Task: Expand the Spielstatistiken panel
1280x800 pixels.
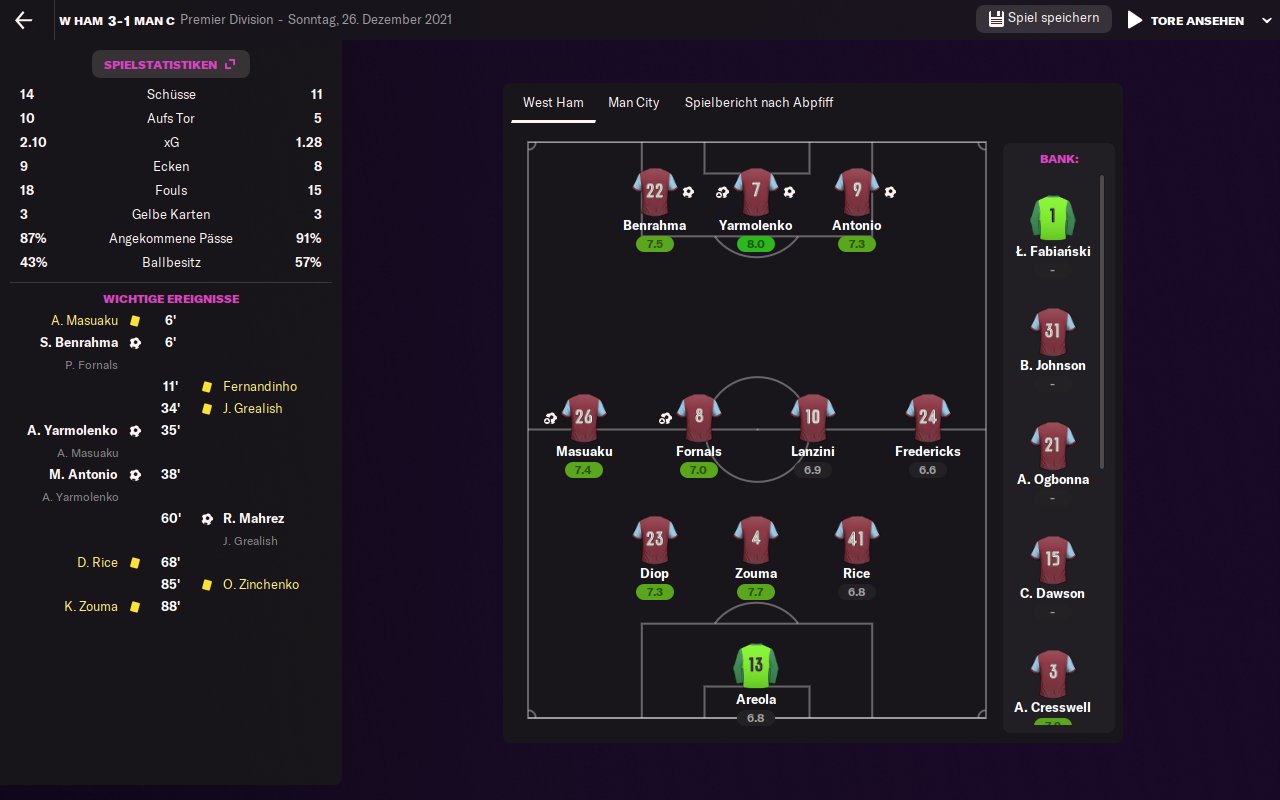Action: (x=170, y=65)
